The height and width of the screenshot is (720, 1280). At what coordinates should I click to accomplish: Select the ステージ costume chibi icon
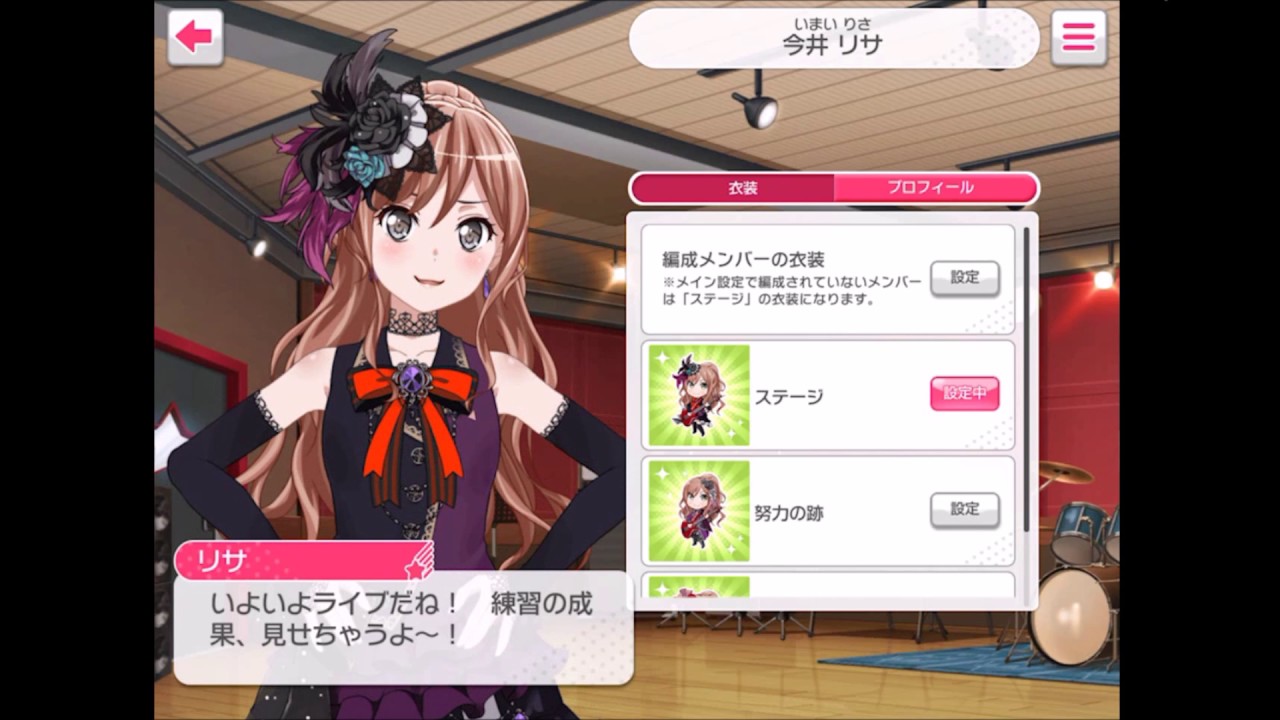click(698, 393)
